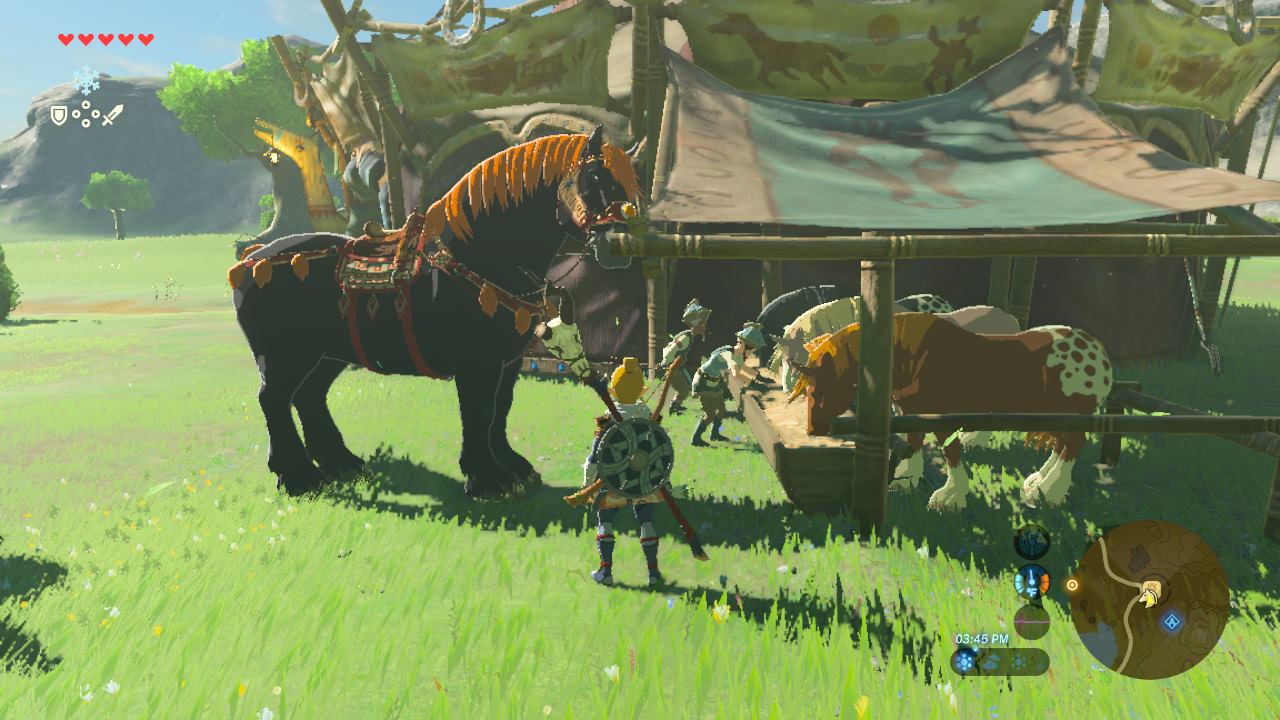Click the last heart in the health row

tap(144, 39)
